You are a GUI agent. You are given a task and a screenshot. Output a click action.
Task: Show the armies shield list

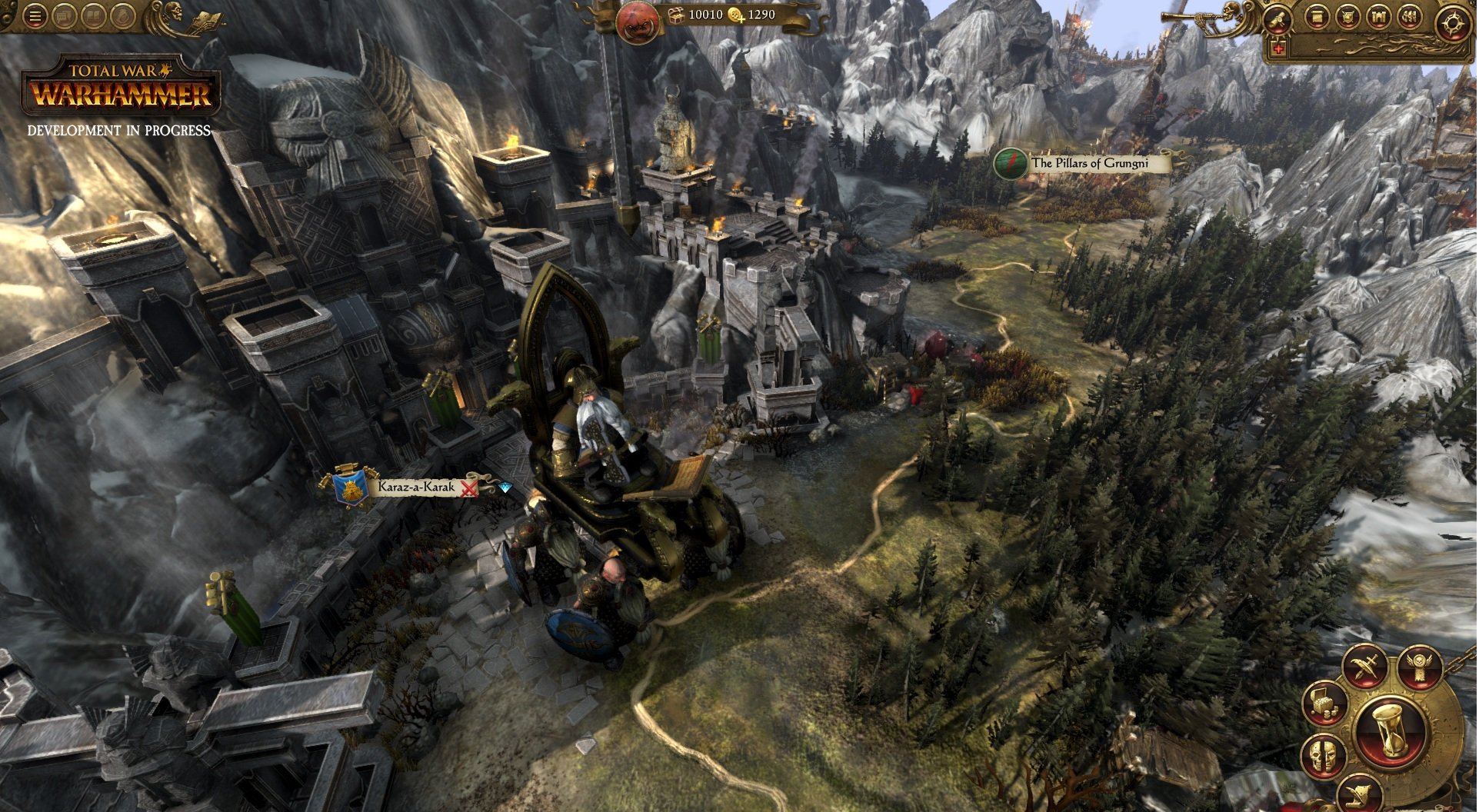pos(1347,17)
